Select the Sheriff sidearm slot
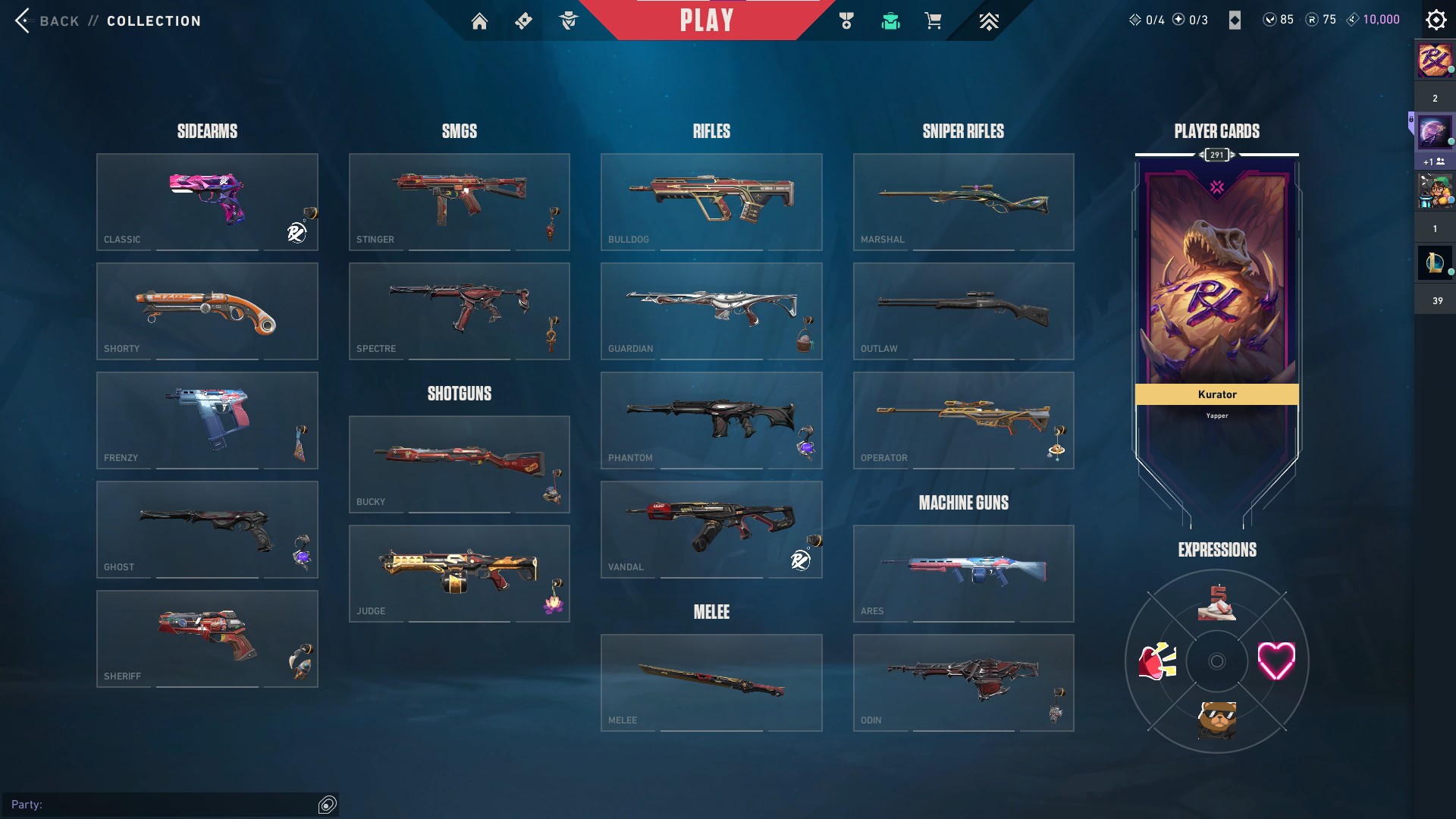This screenshot has height=819, width=1456. (x=207, y=639)
